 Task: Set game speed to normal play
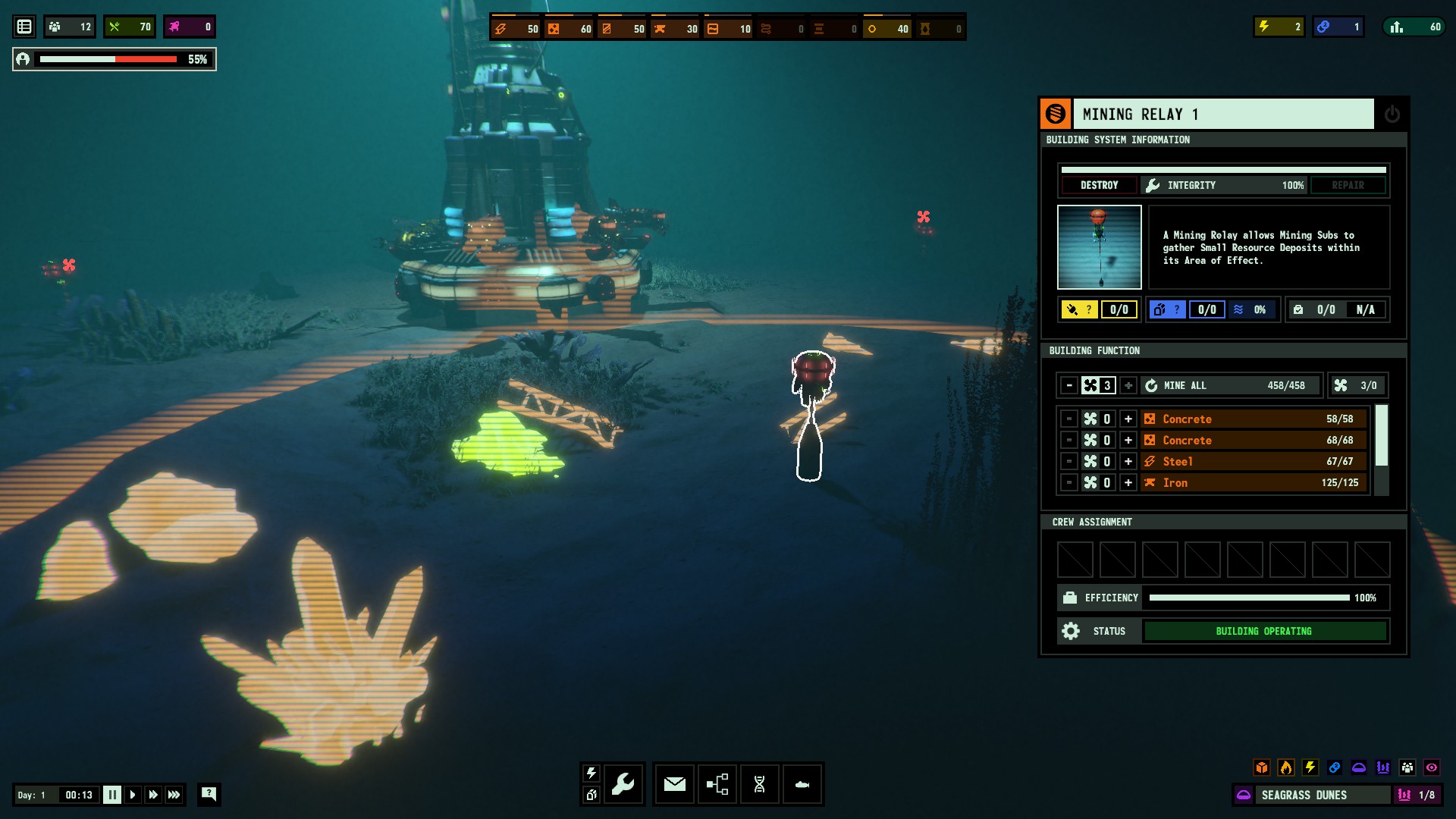[x=133, y=795]
